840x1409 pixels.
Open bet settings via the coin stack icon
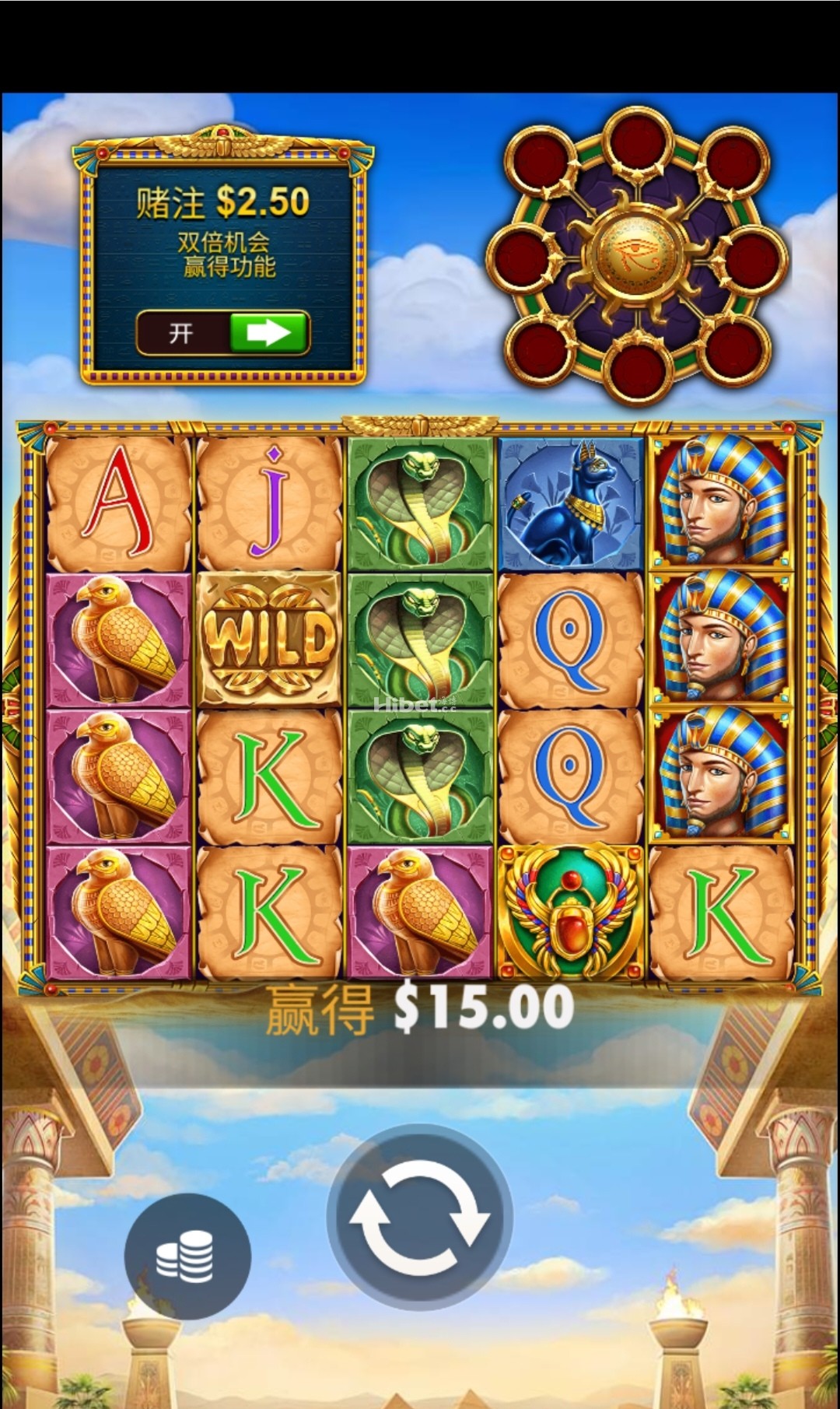(x=187, y=1257)
